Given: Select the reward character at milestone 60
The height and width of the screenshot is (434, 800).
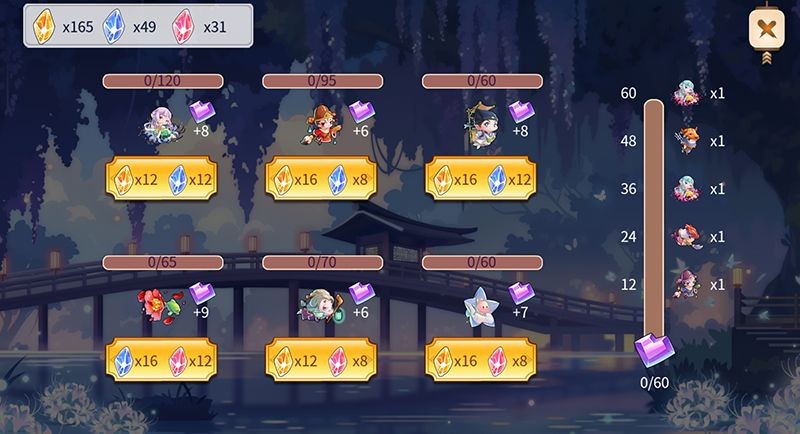Looking at the screenshot, I should 687,94.
